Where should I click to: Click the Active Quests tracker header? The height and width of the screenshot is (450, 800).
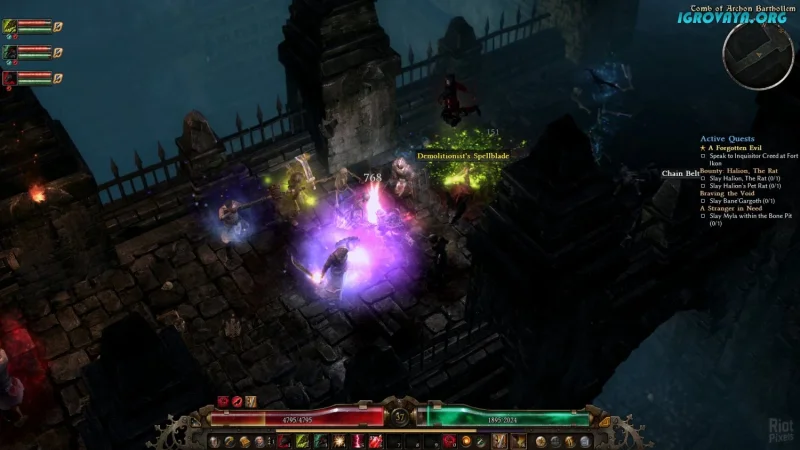click(x=727, y=139)
